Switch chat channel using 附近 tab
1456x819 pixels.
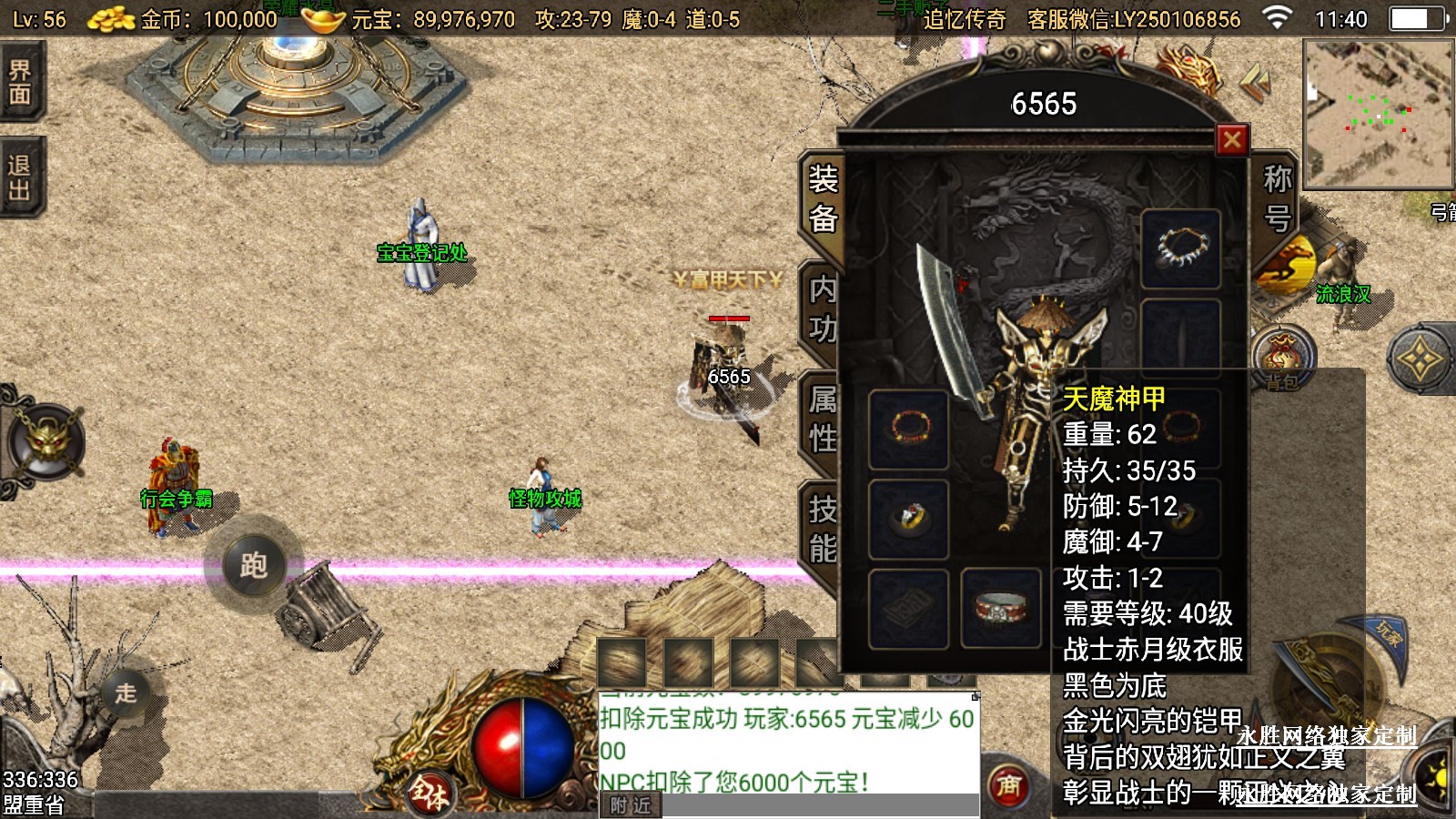point(631,805)
